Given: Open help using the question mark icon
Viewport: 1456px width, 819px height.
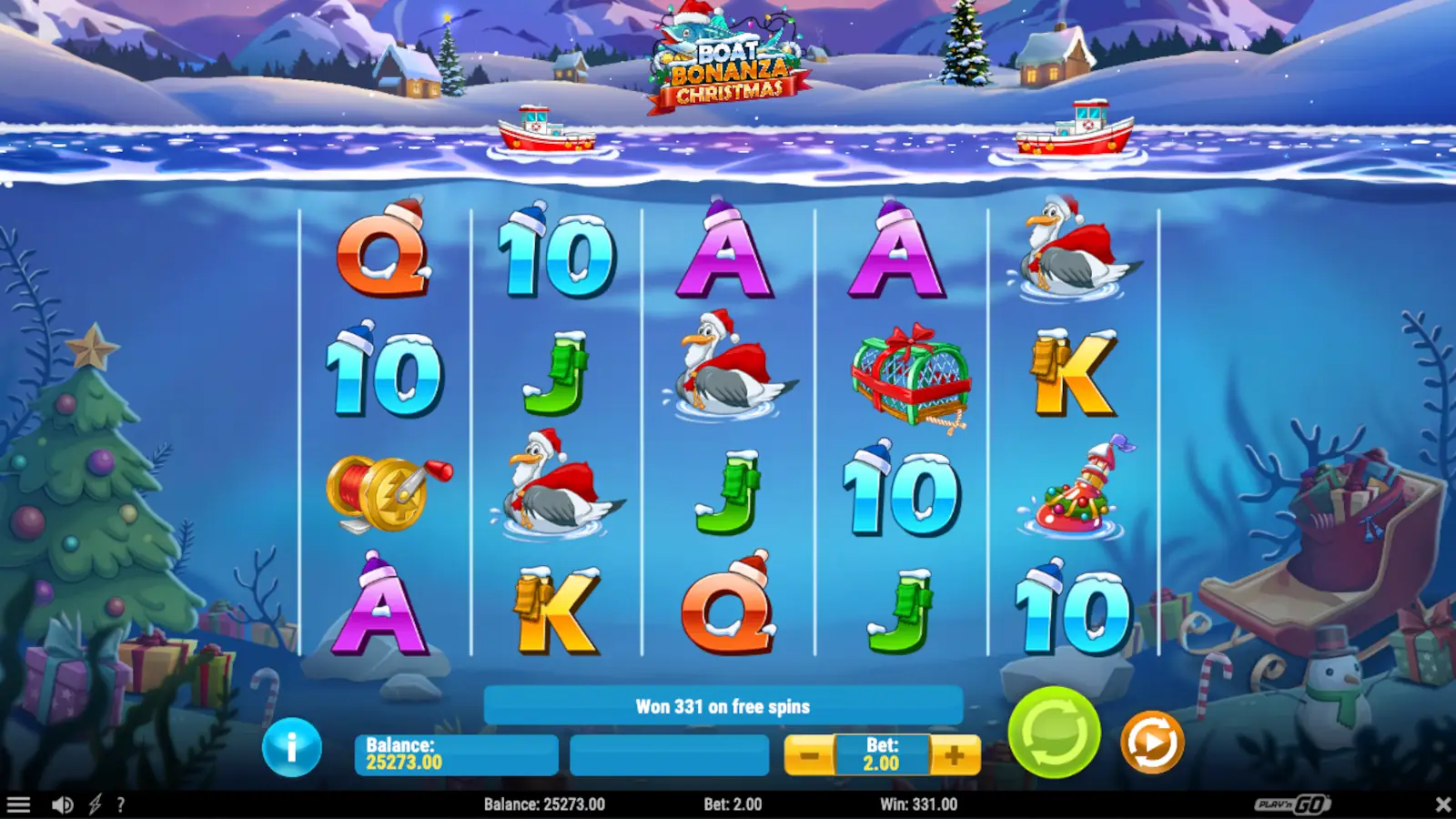Looking at the screenshot, I should [119, 804].
